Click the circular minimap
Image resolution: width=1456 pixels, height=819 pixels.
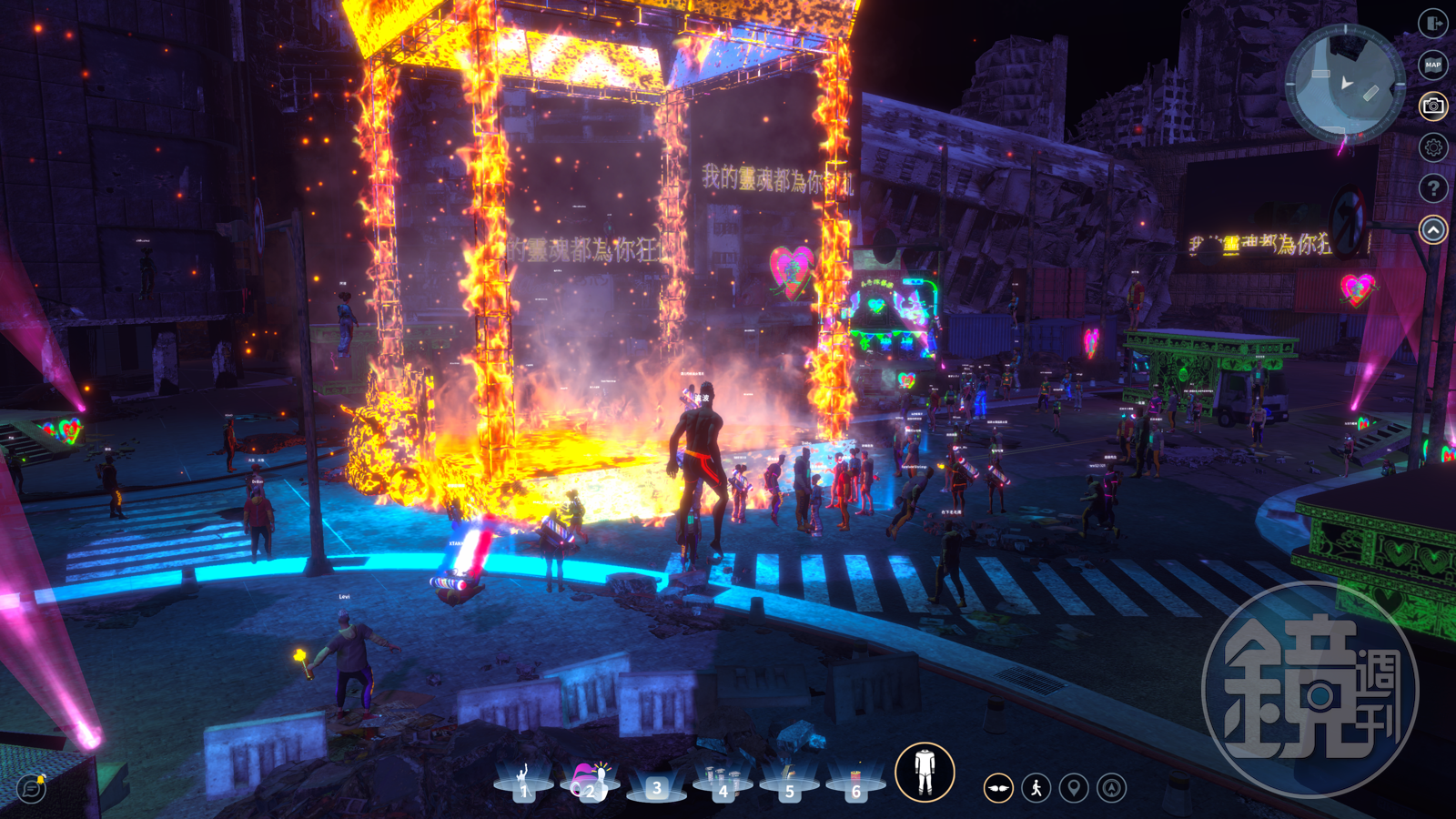(x=1345, y=84)
